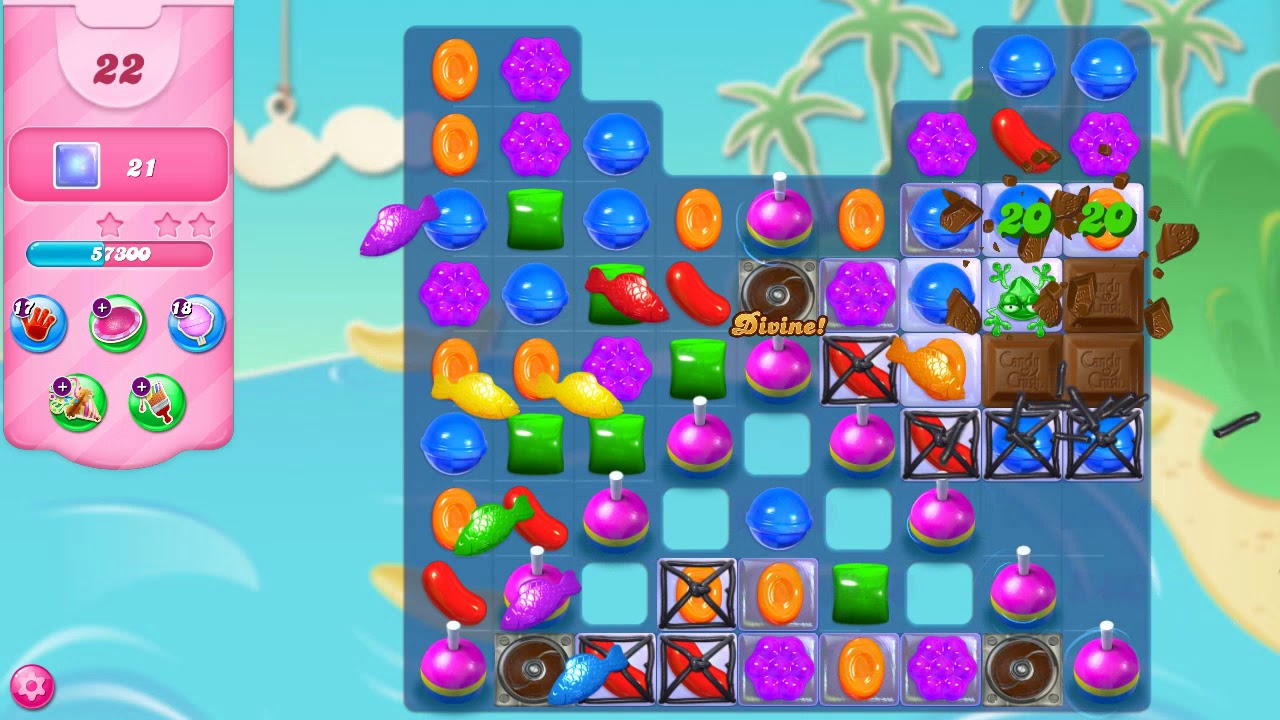Click a licorice-locked striped candy
Image resolution: width=1280 pixels, height=720 pixels.
click(855, 370)
